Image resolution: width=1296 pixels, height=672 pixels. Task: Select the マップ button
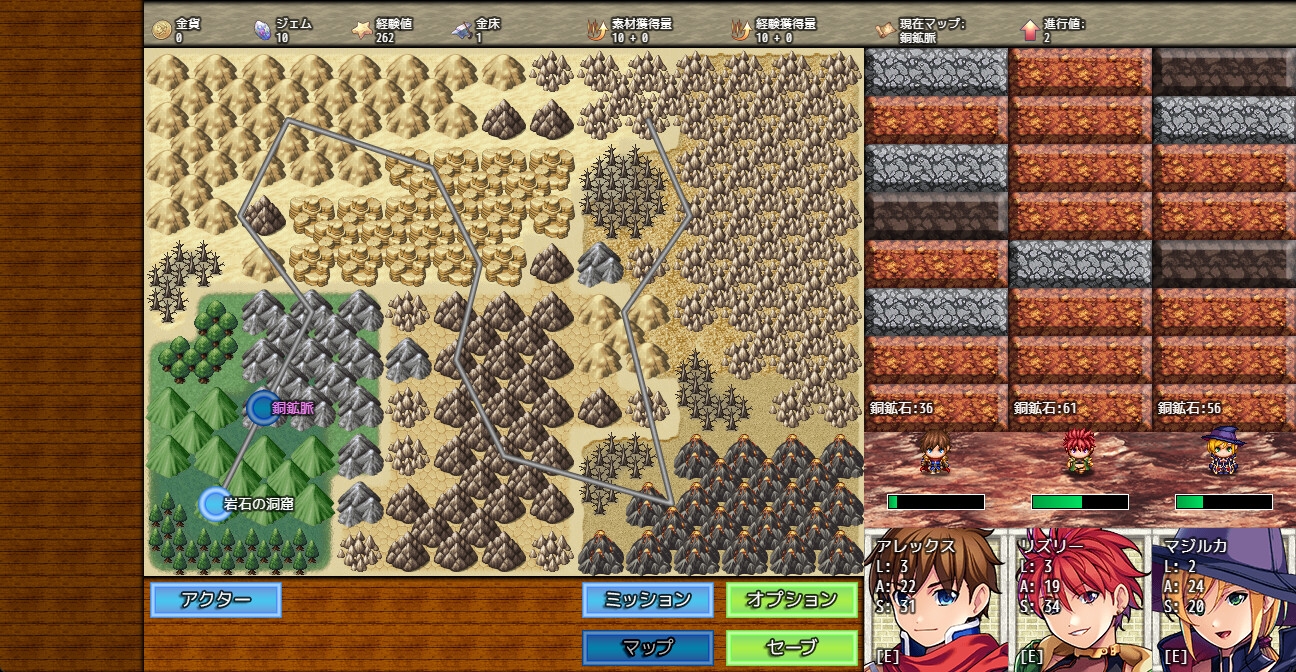[648, 647]
